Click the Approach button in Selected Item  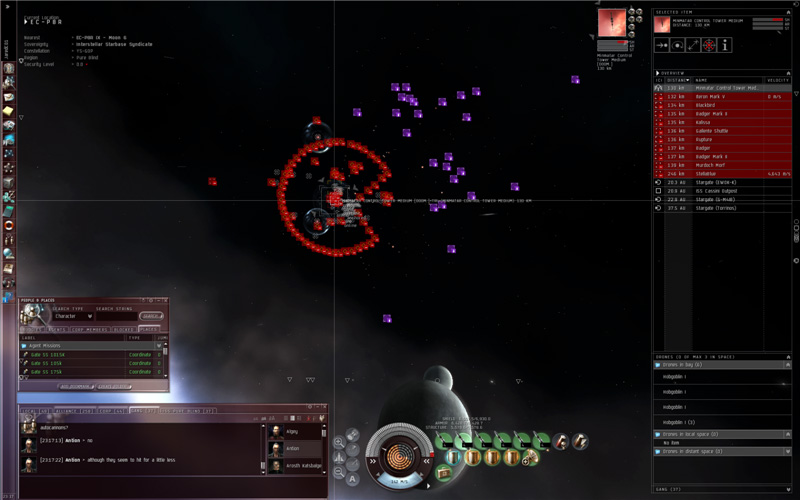[x=660, y=45]
